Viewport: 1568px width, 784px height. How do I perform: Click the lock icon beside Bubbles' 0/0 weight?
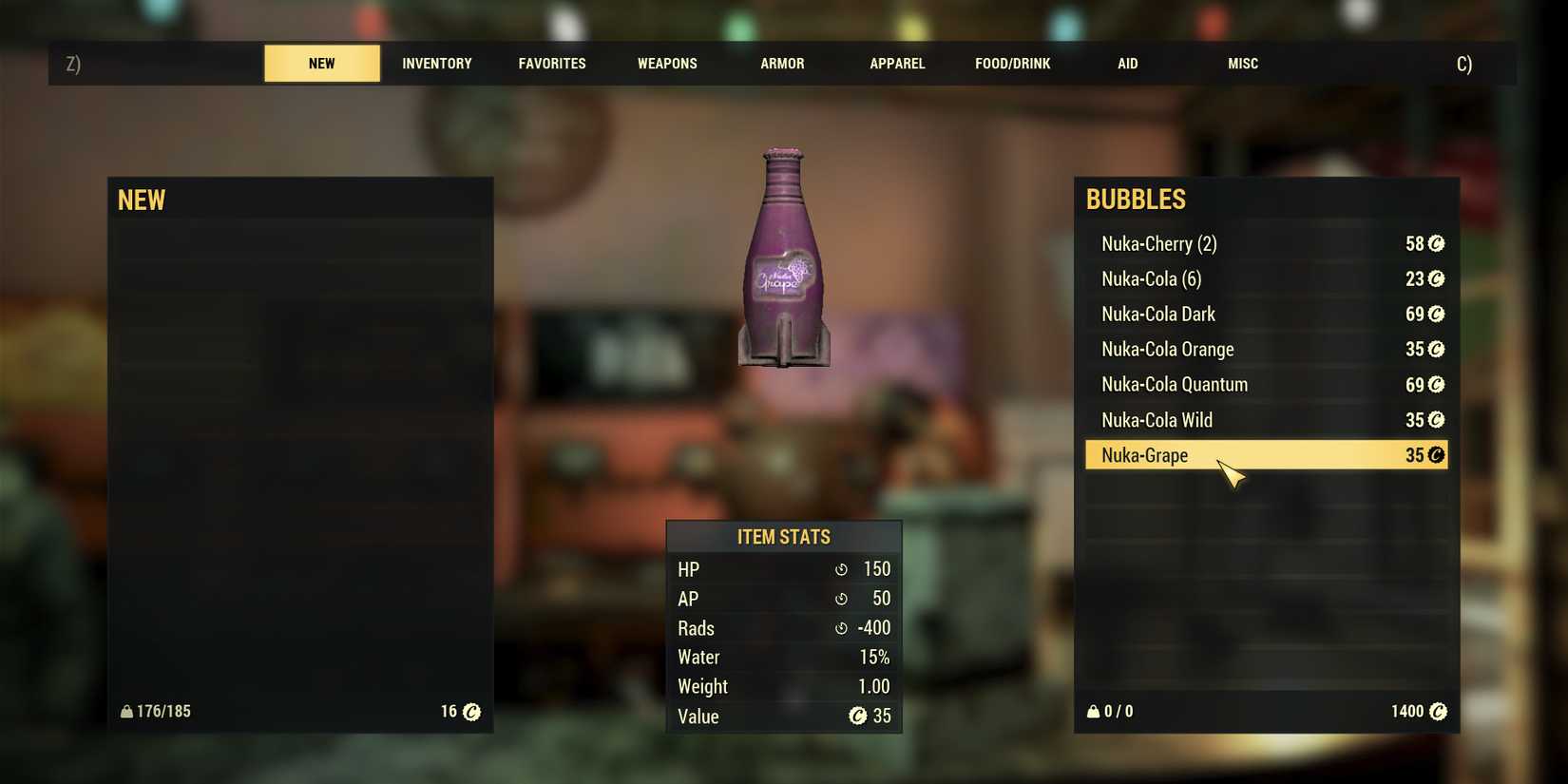tap(1092, 711)
